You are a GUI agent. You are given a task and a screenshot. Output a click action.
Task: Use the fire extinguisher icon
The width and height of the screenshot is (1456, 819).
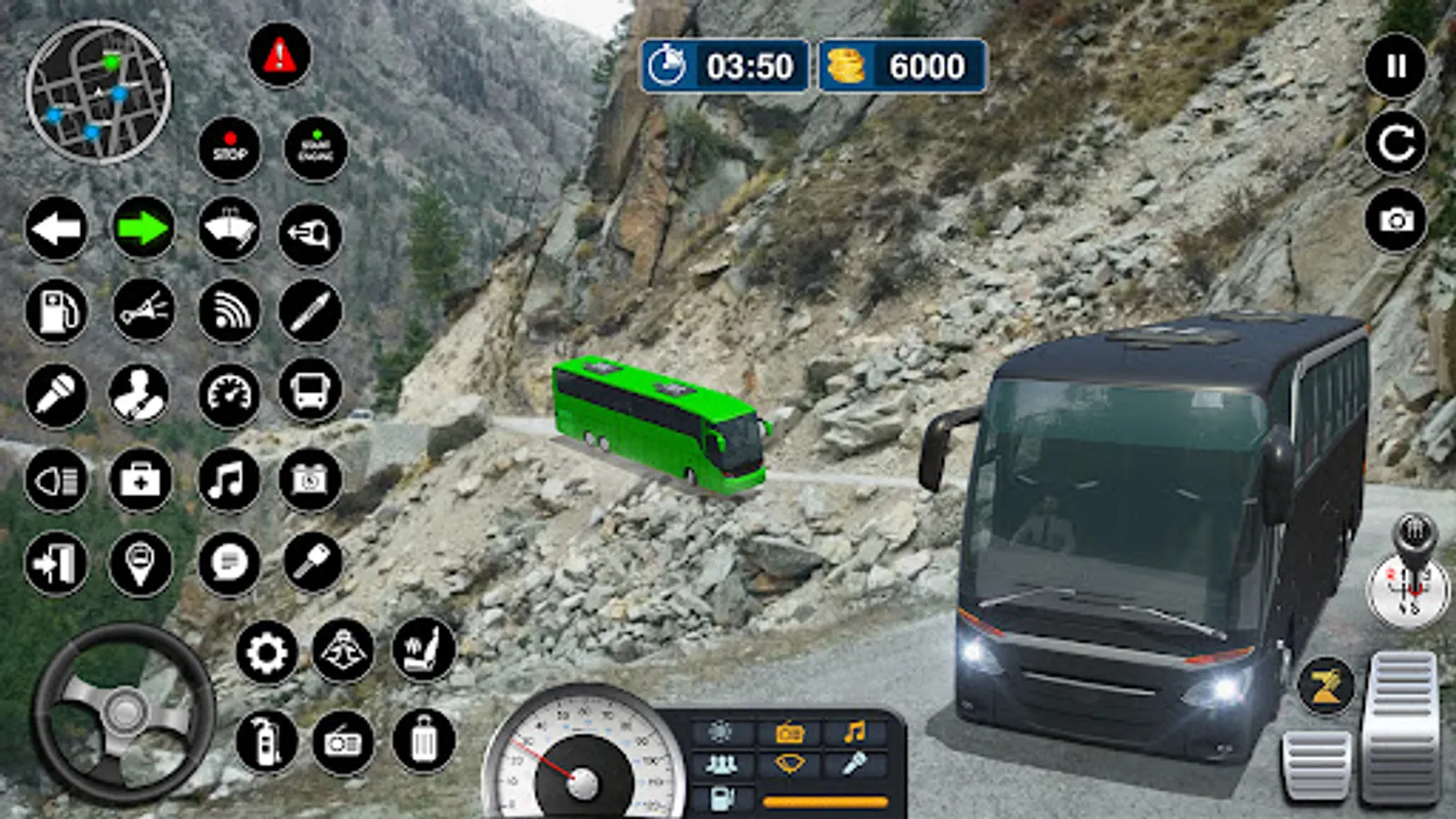(267, 742)
